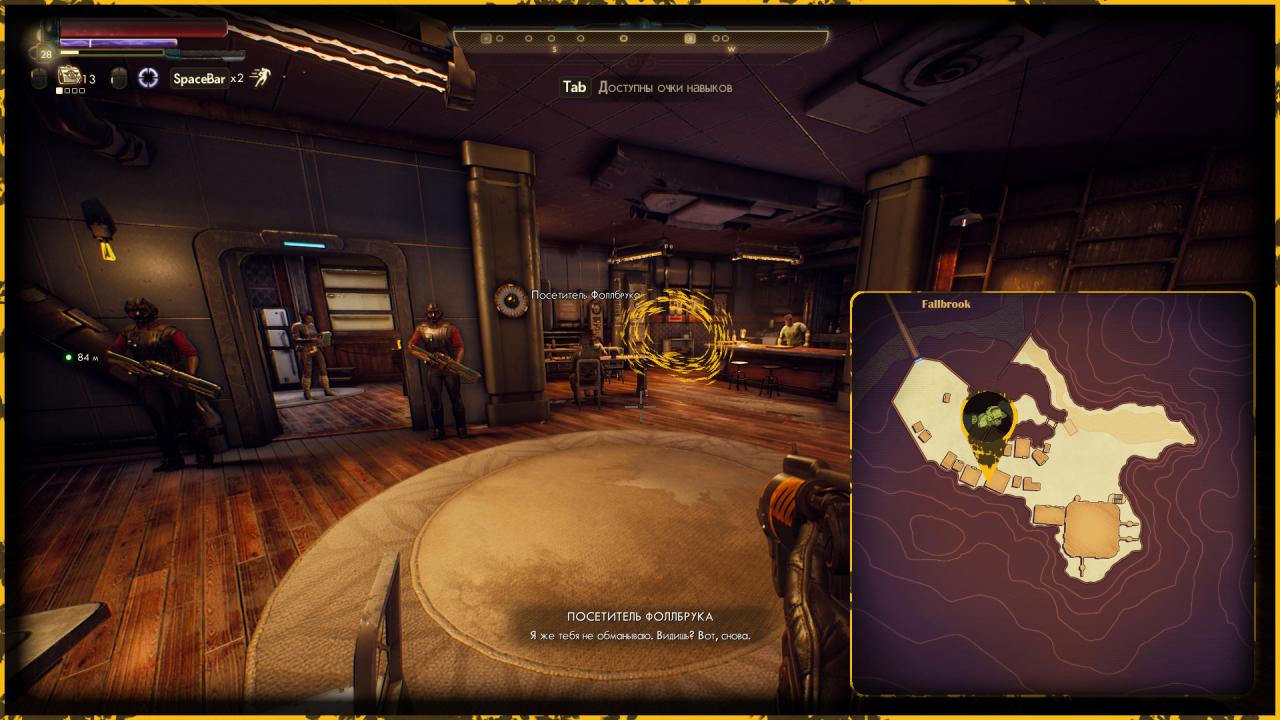Open the Fallbrook map panel
This screenshot has width=1280, height=720.
tap(1052, 493)
